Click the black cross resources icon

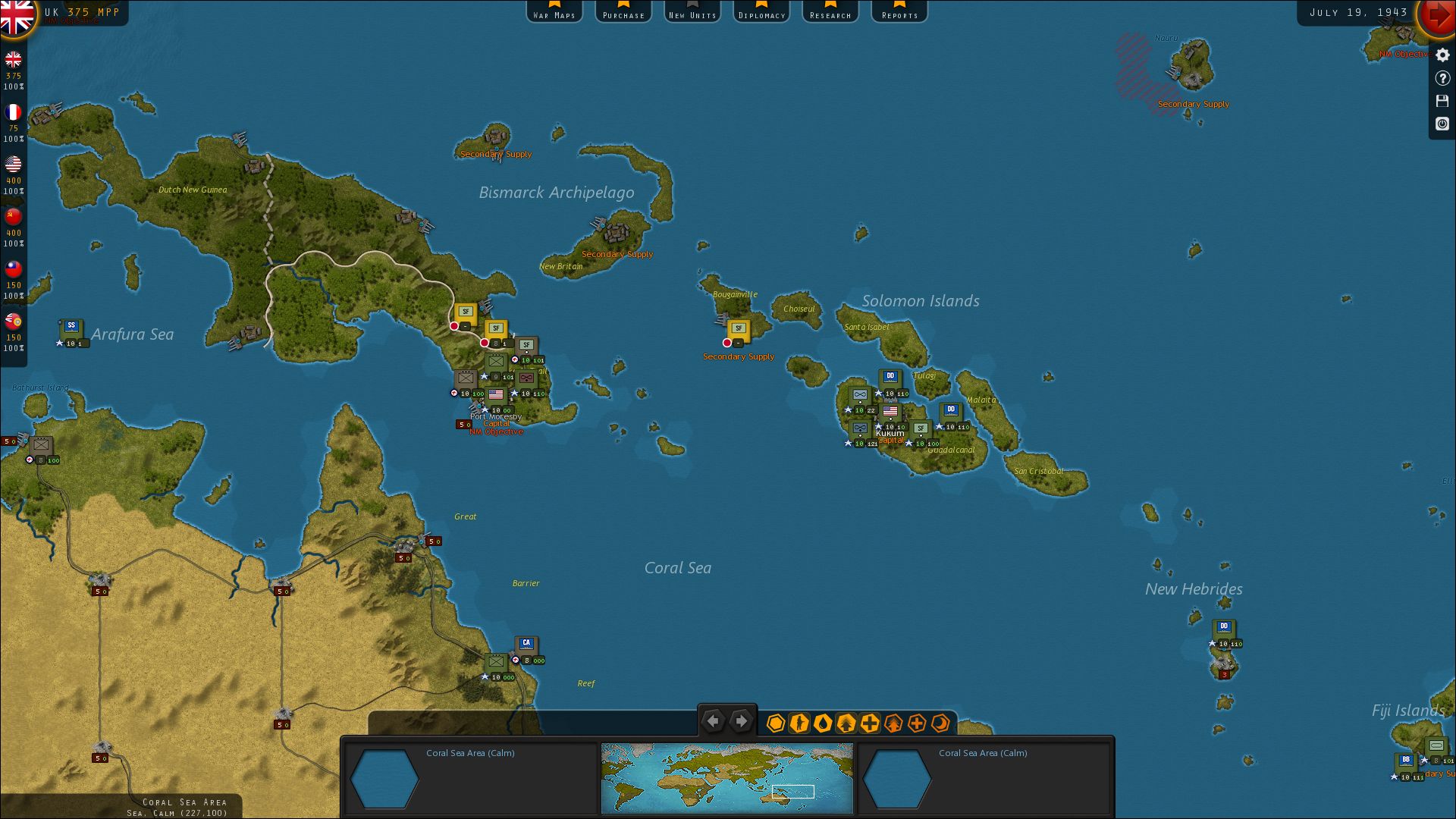point(868,724)
